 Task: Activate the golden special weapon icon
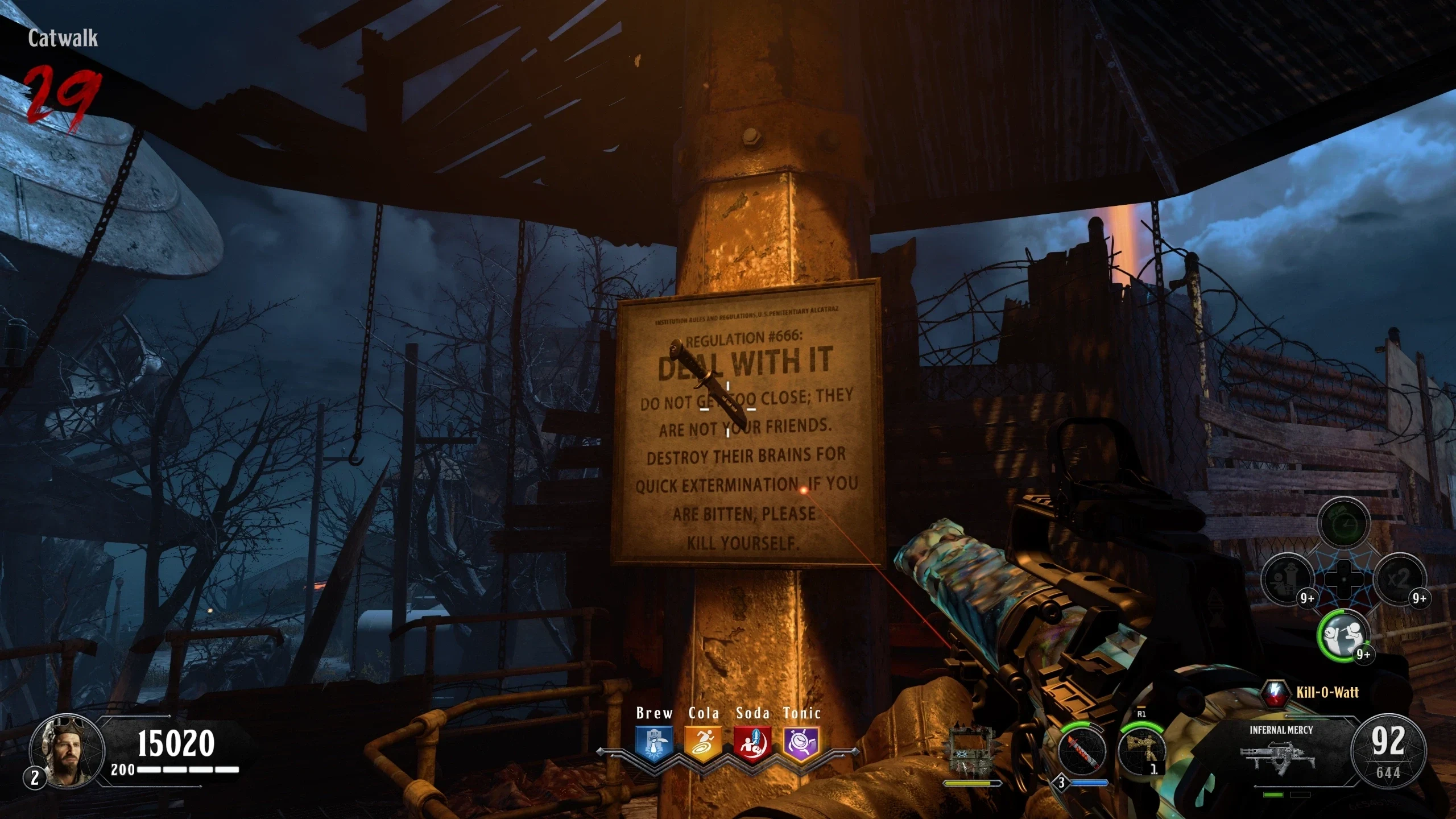(1141, 749)
